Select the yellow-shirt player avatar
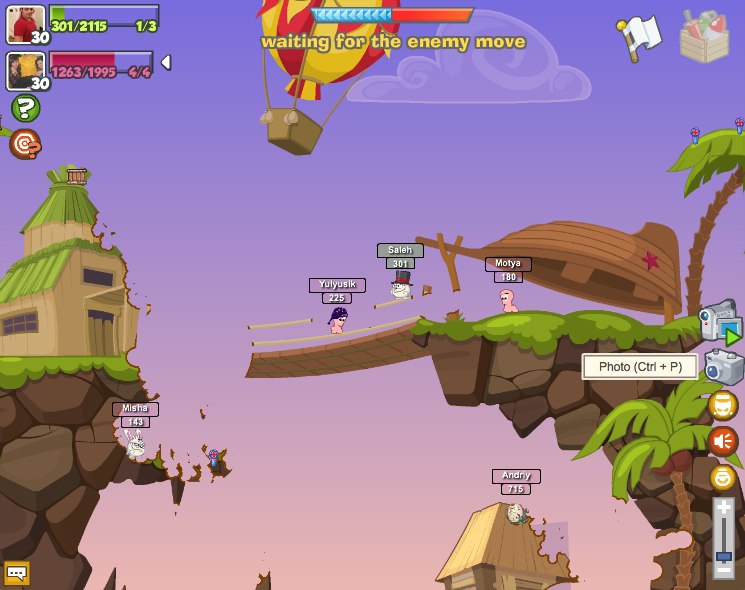745x590 pixels. pos(26,71)
